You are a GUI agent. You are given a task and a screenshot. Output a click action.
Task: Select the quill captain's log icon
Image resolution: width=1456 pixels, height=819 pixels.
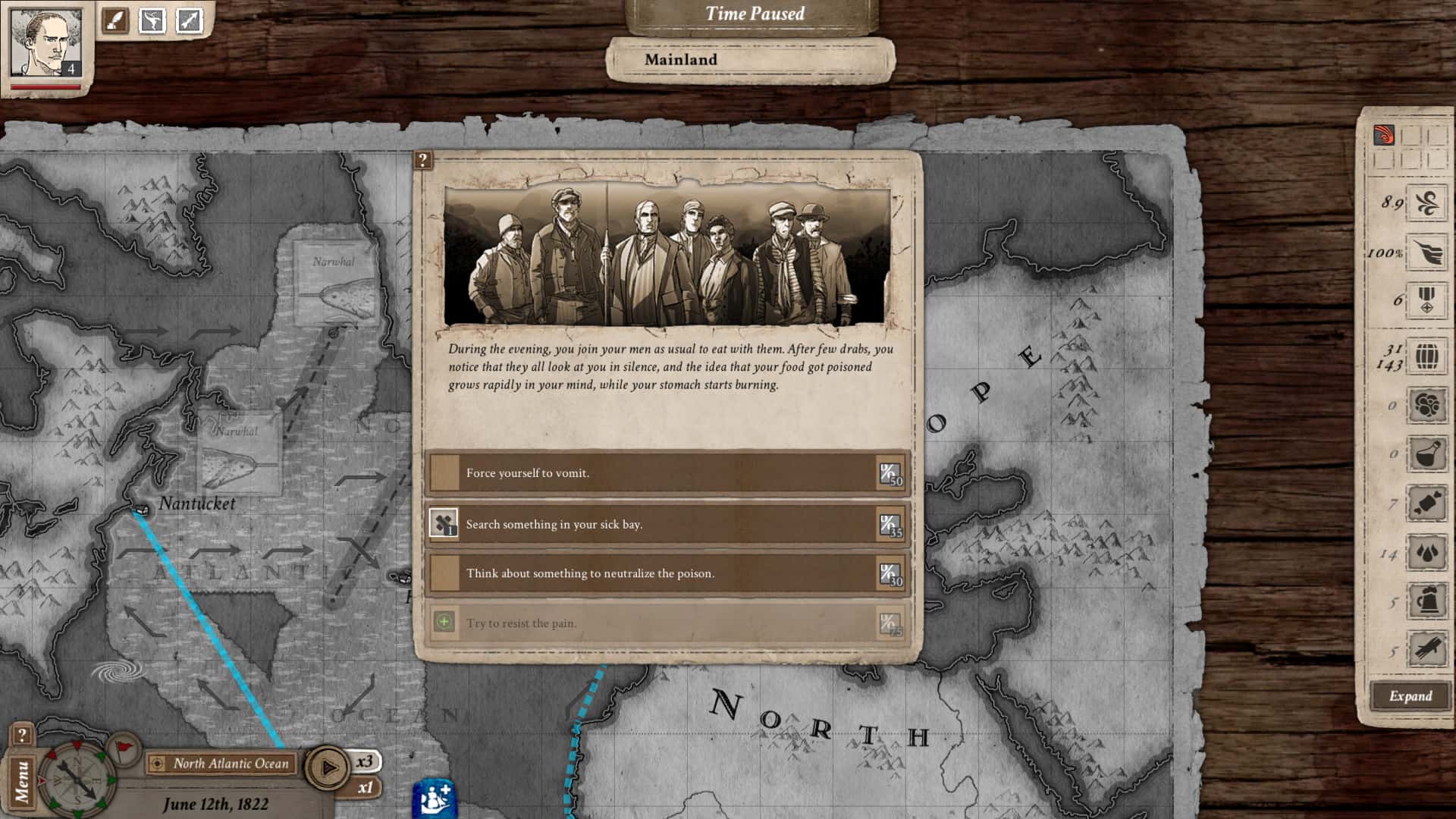114,20
